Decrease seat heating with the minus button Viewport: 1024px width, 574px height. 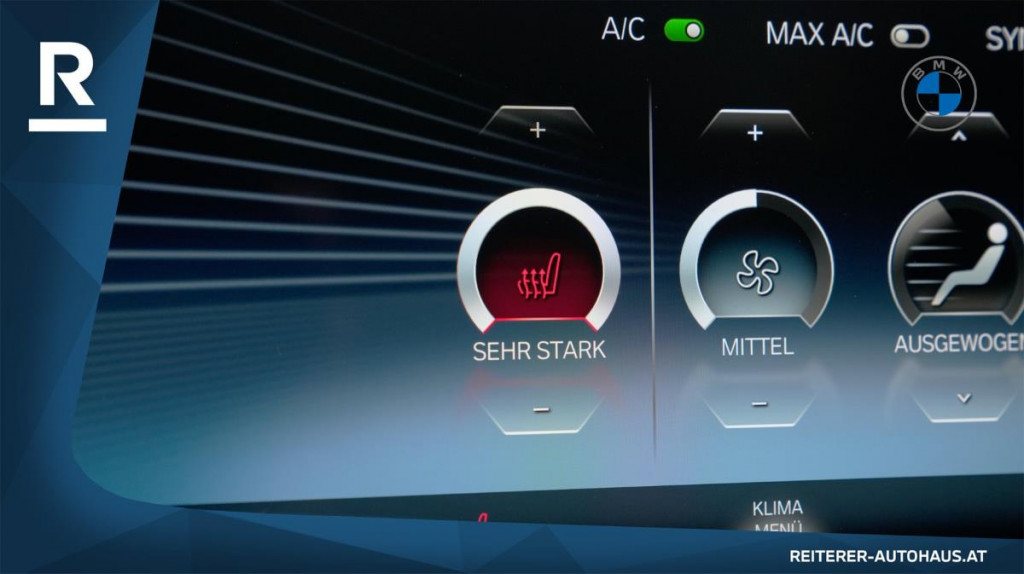coord(541,408)
